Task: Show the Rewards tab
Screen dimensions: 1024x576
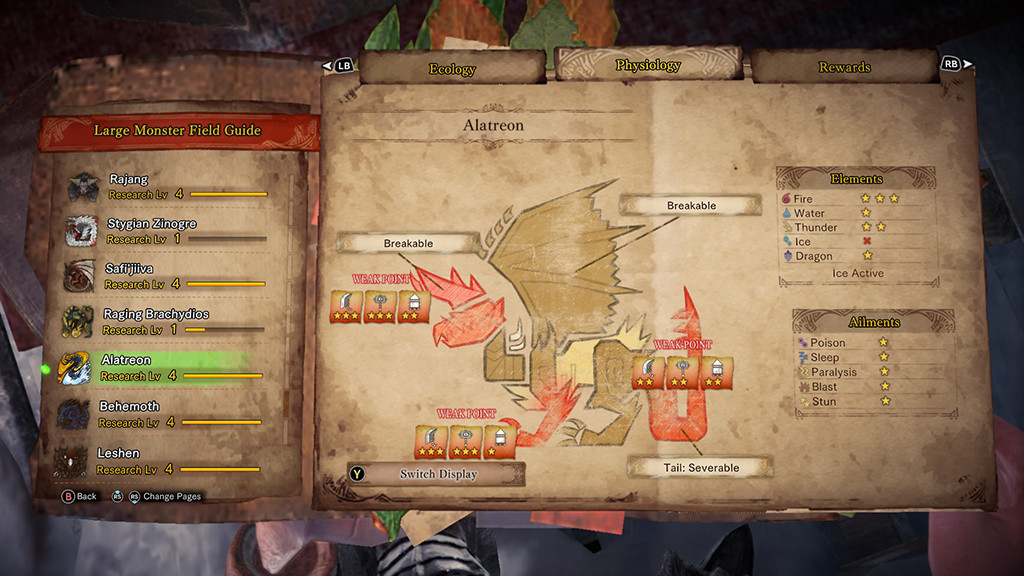Action: click(x=844, y=67)
